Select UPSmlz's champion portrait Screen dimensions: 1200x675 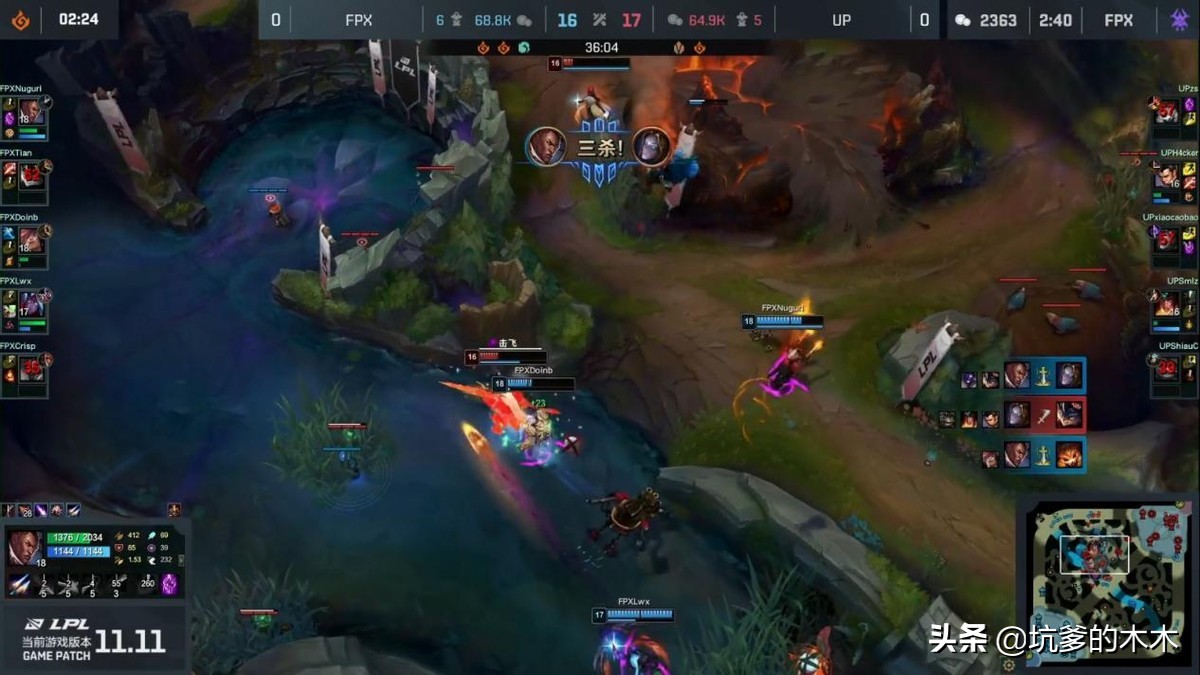click(1166, 305)
